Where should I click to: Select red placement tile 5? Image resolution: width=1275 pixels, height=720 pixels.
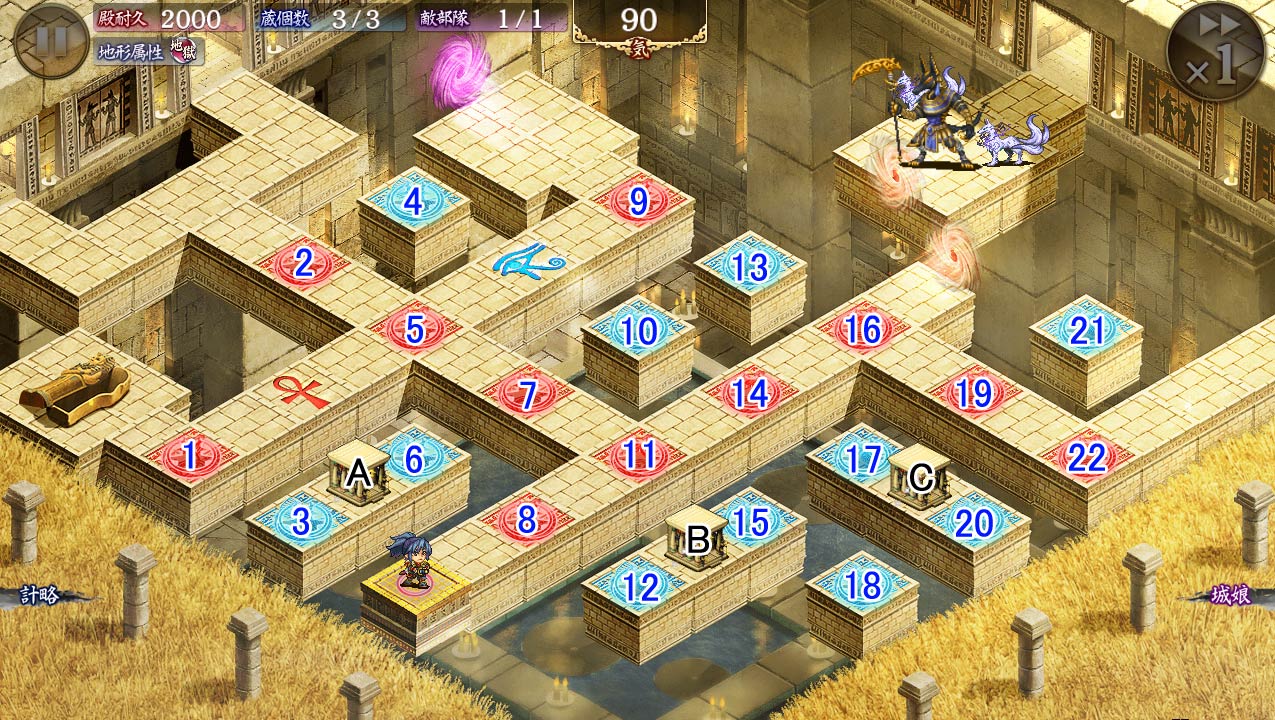(415, 329)
